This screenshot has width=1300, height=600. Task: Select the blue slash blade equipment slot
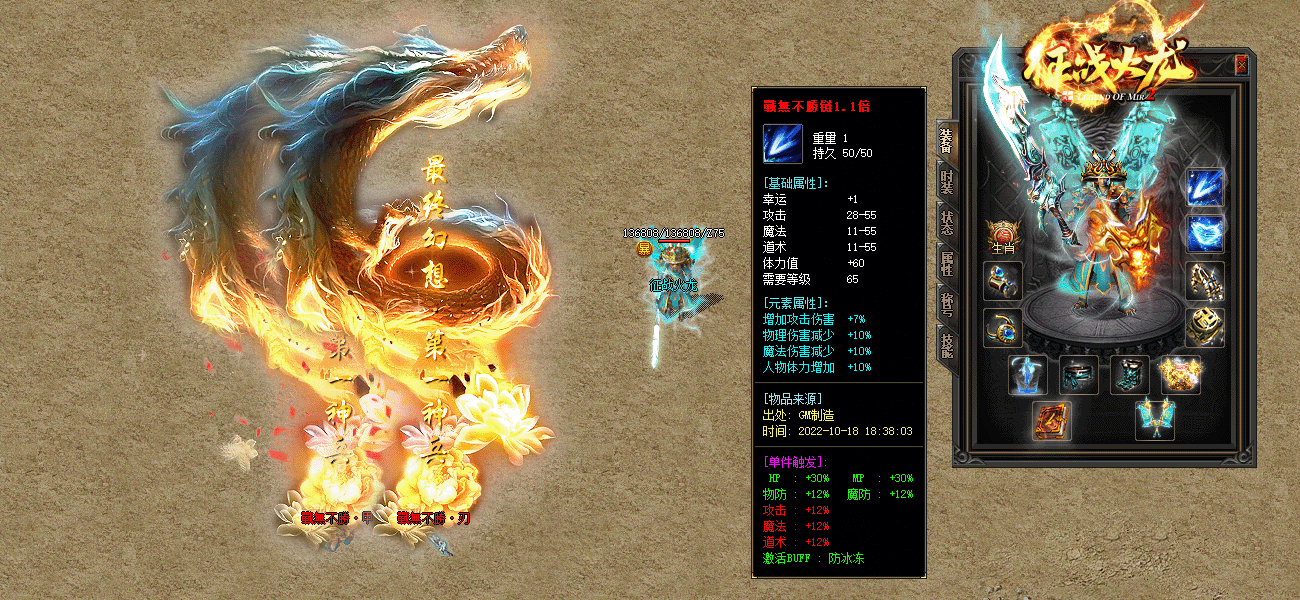(1204, 189)
